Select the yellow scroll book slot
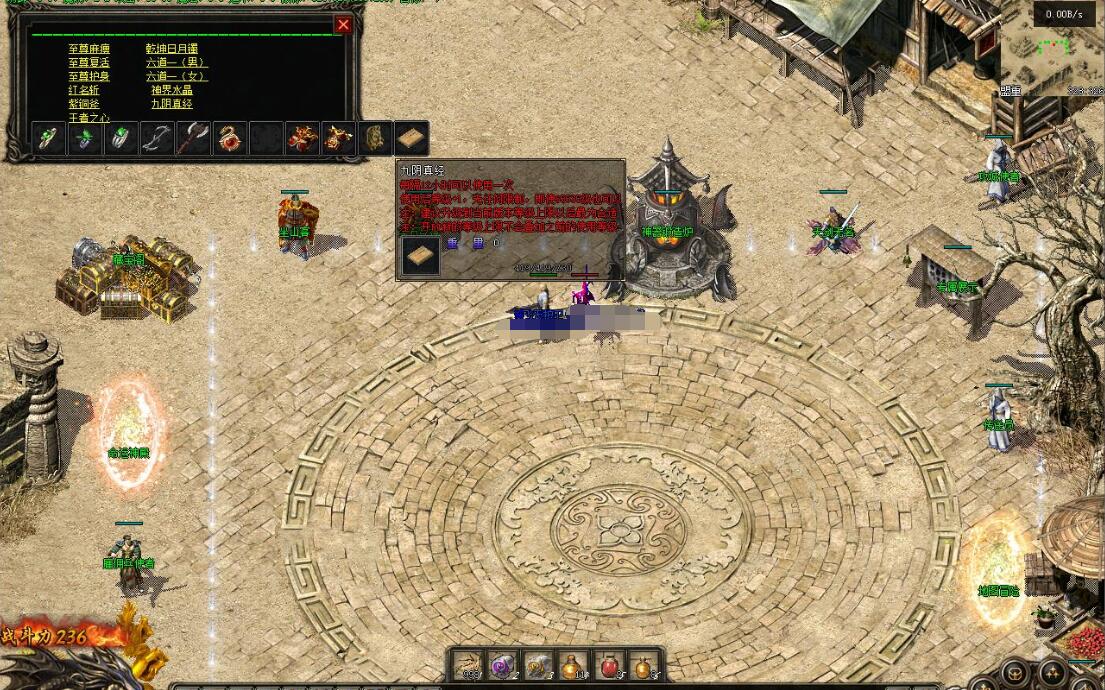Screen dimensions: 1105x690 pos(411,139)
